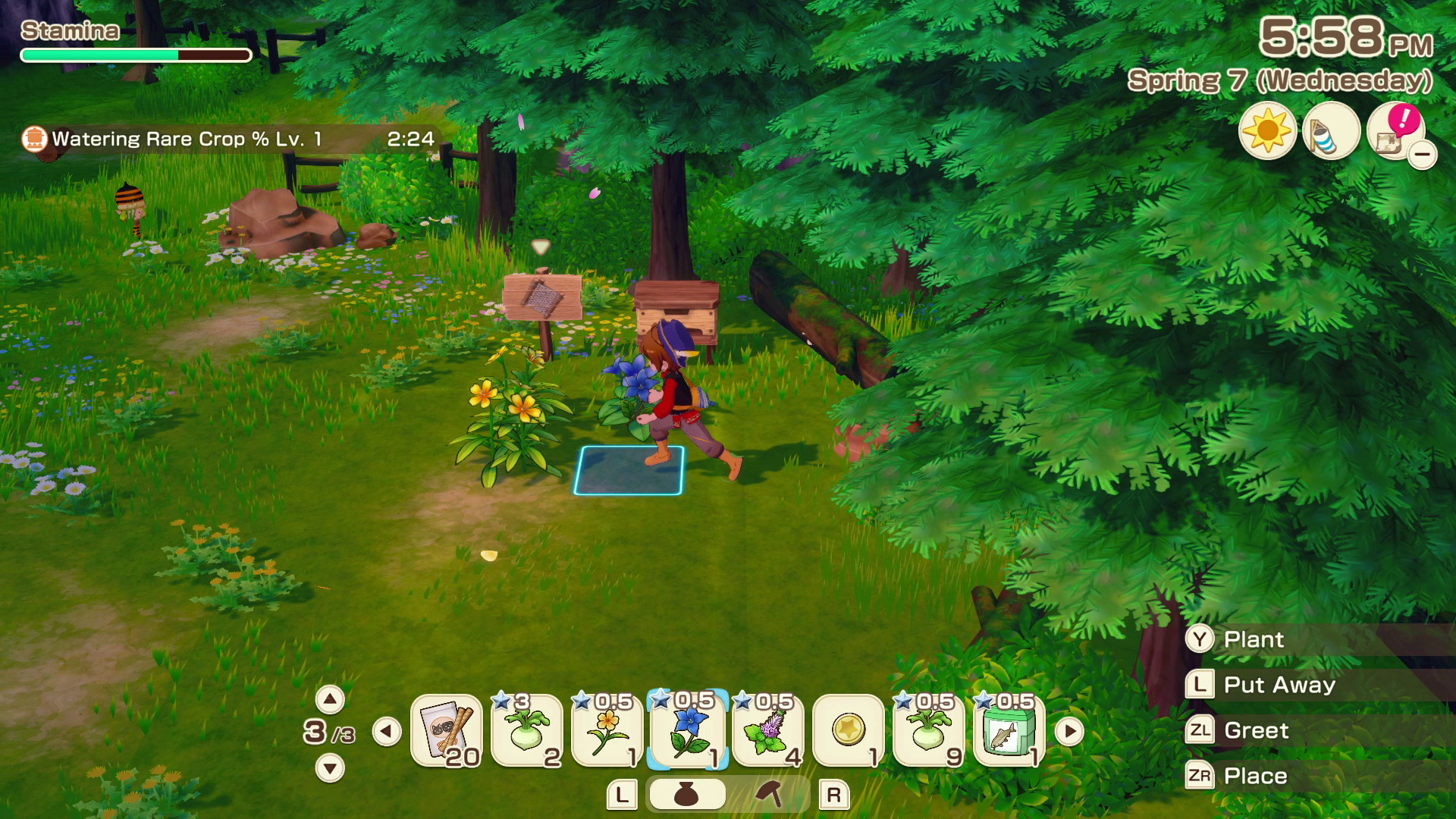
Task: Select the highlighted blue flower slot
Action: point(688,731)
